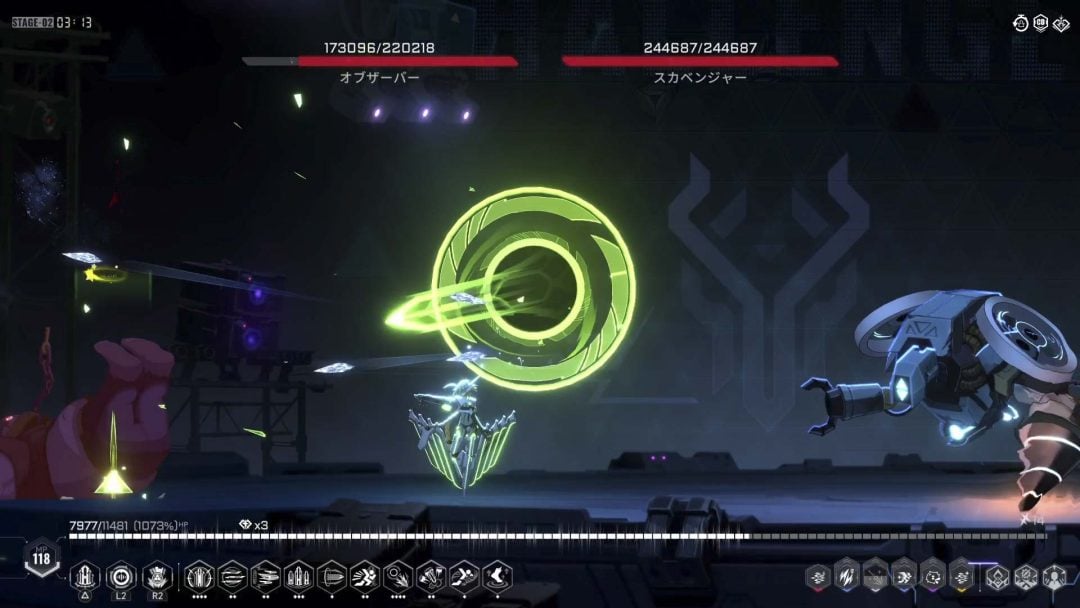1080x608 pixels.
Task: Select the magnifying glass skill icon
Action: click(x=397, y=576)
